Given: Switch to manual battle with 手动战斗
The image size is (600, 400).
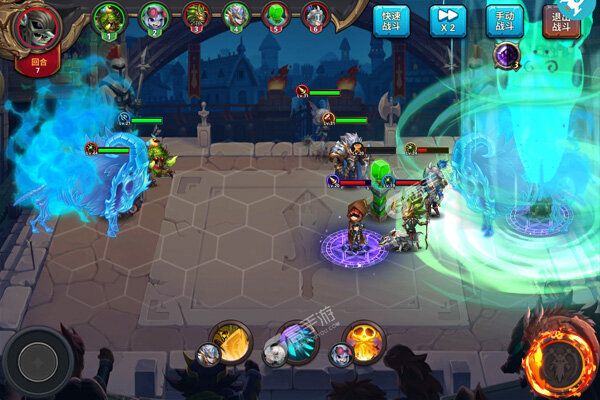Looking at the screenshot, I should pyautogui.click(x=505, y=21).
